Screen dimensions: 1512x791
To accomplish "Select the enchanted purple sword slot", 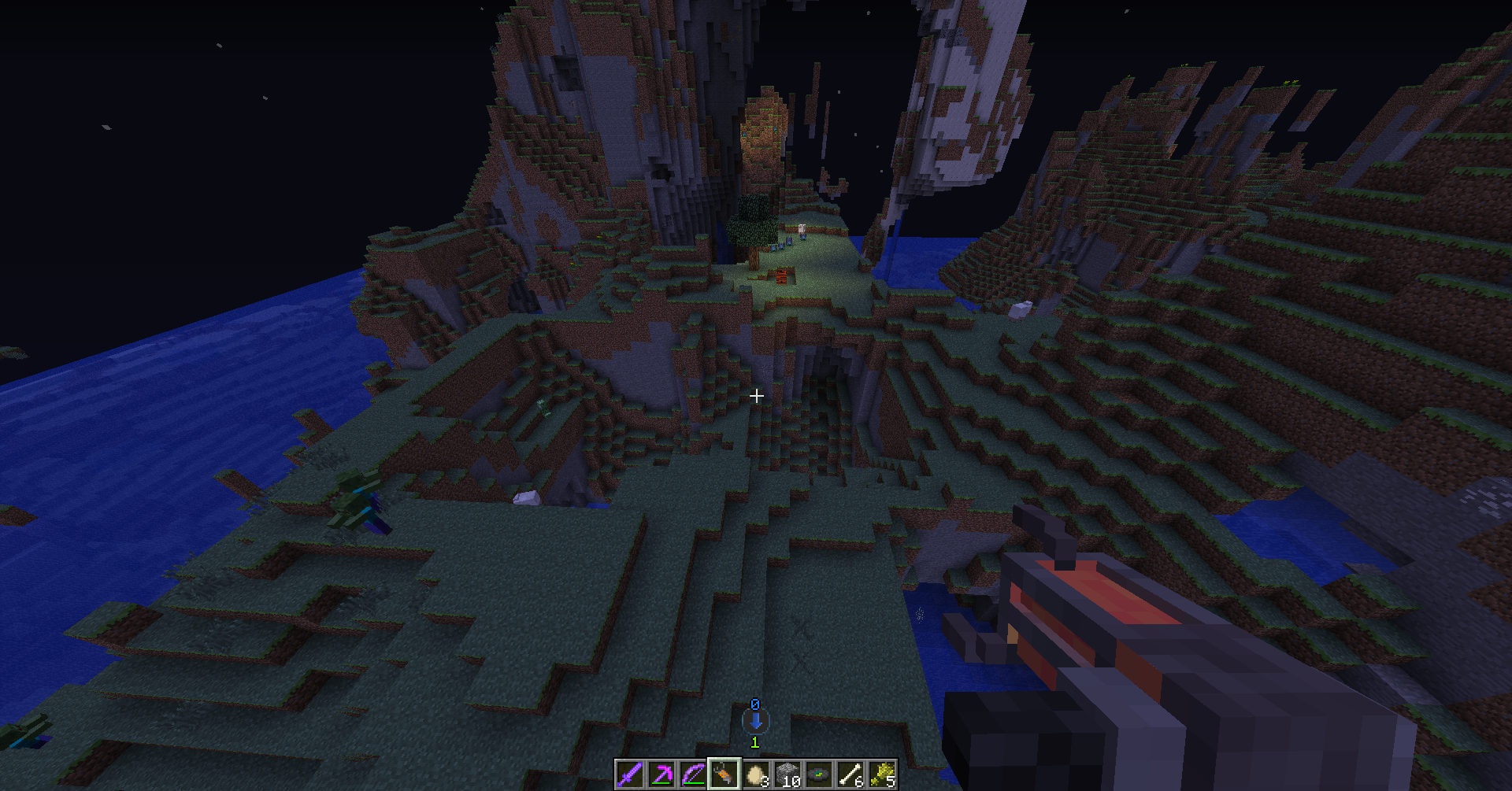I will [x=630, y=774].
